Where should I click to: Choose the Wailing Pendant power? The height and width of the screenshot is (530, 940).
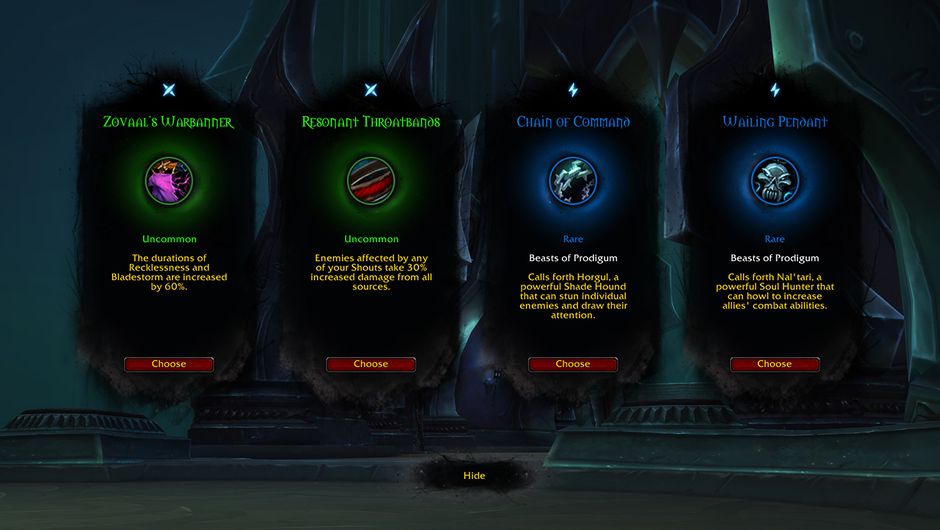775,364
